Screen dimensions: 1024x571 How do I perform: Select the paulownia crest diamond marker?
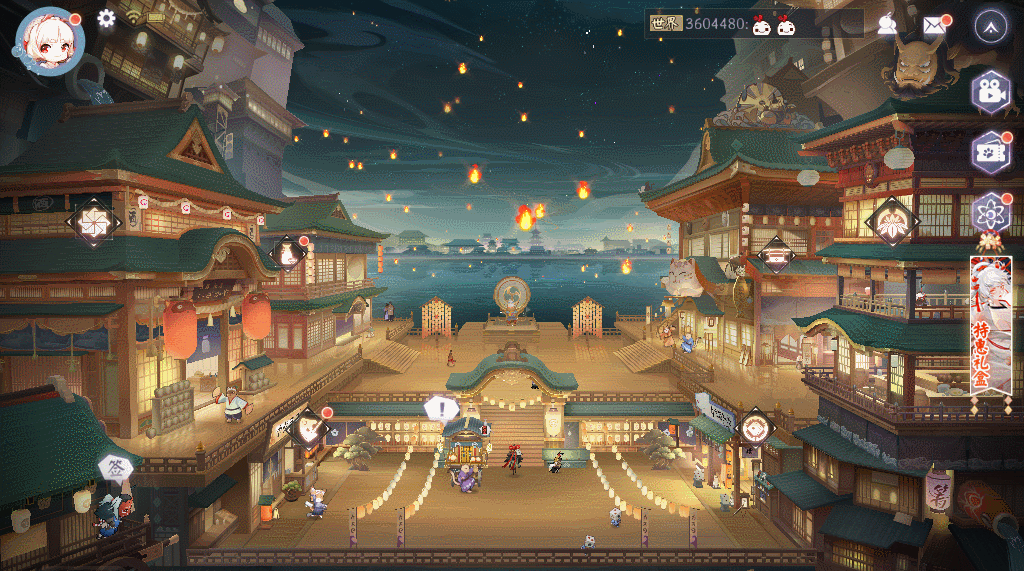tap(891, 221)
